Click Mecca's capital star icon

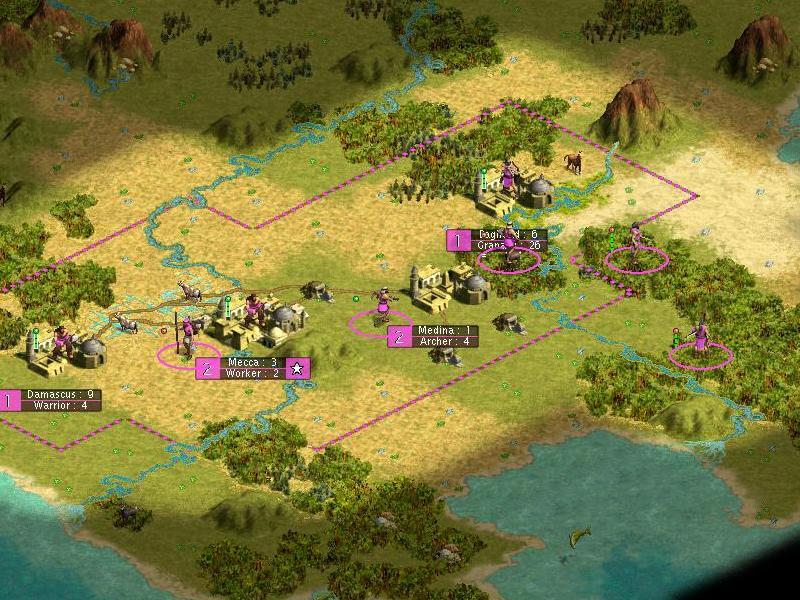(x=297, y=368)
